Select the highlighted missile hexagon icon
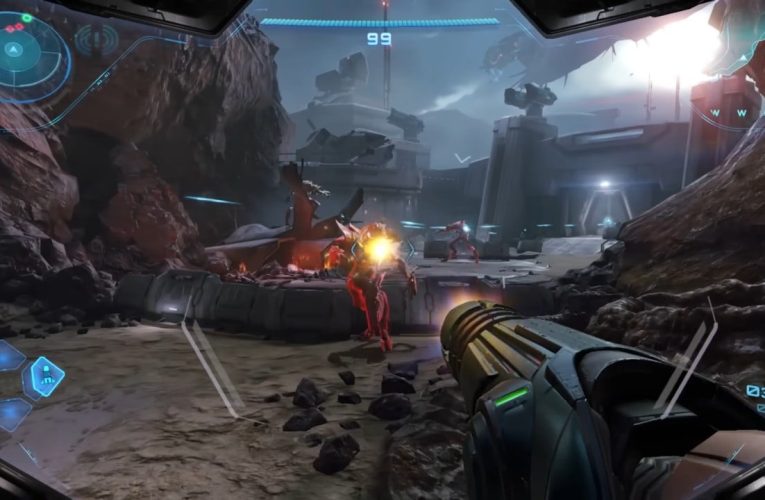Viewport: 765px width, 500px height. 45,377
